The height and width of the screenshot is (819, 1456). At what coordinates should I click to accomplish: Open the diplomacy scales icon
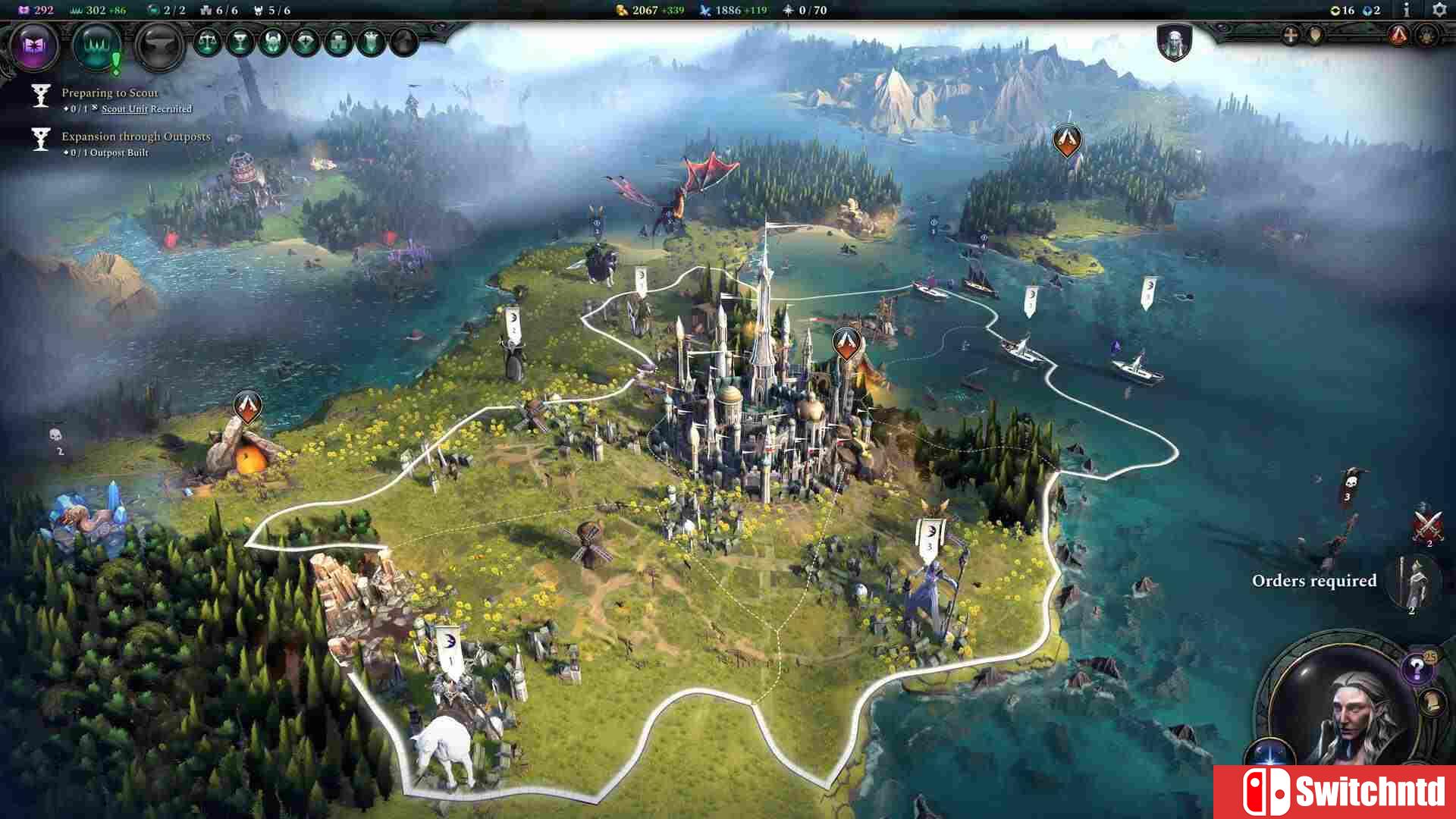pos(207,42)
